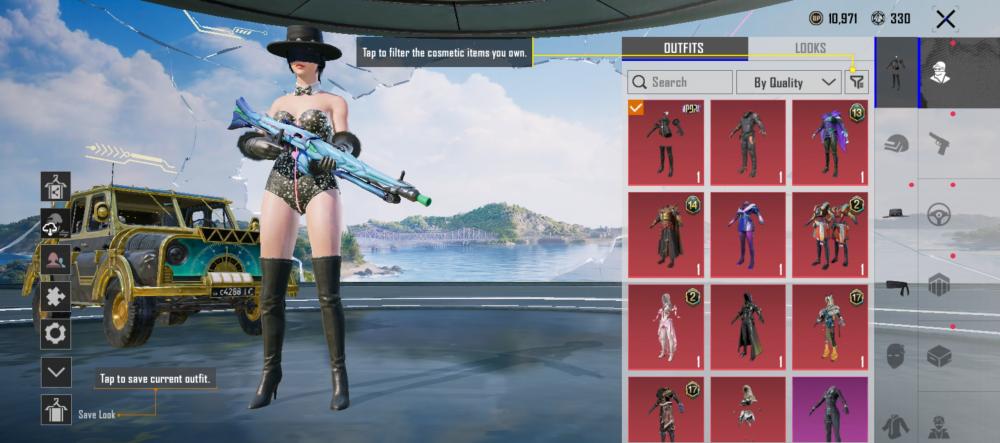Choose the purple winged outfit numbered 13

(829, 142)
